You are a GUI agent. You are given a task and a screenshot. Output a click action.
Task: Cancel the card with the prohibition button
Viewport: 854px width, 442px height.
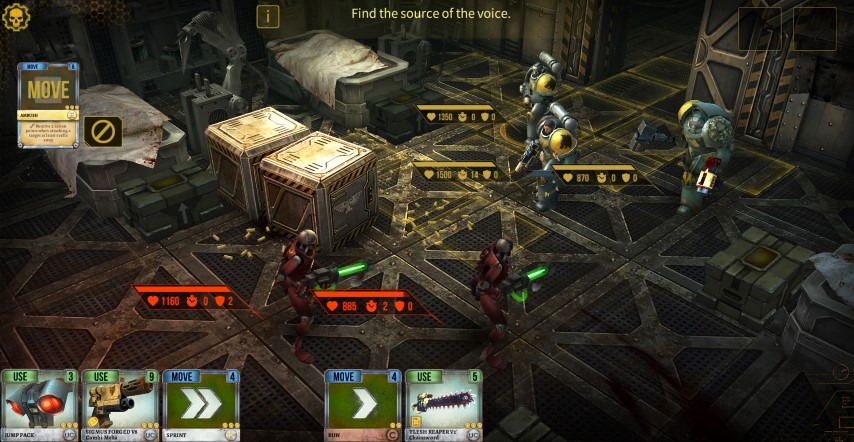coord(102,131)
